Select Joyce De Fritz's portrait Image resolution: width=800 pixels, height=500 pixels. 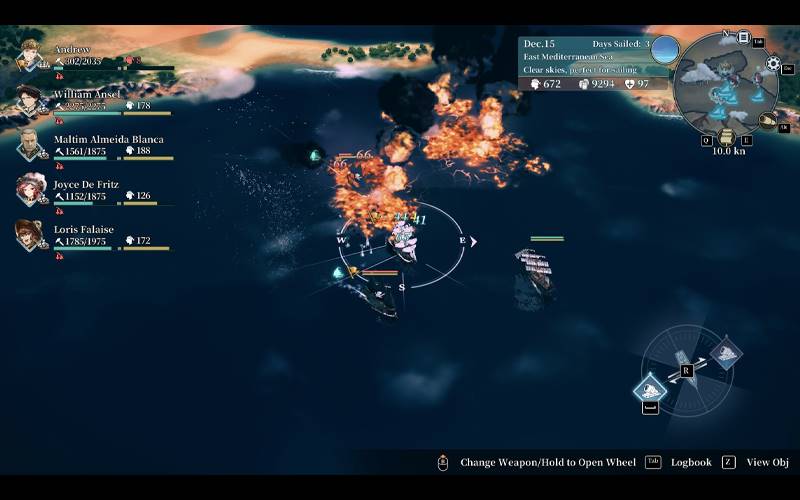coord(31,189)
